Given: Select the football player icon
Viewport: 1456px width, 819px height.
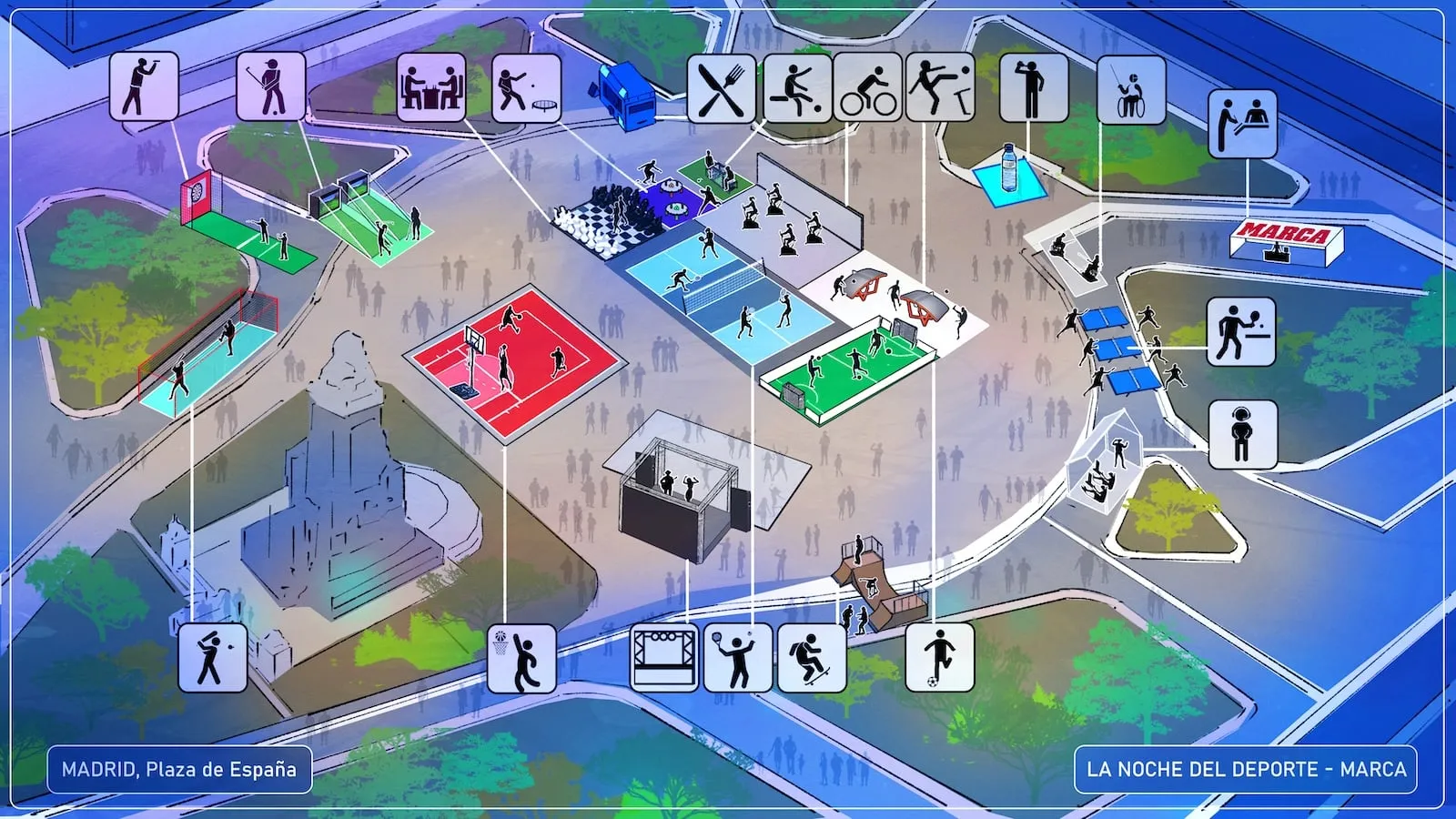Looking at the screenshot, I should tap(939, 657).
